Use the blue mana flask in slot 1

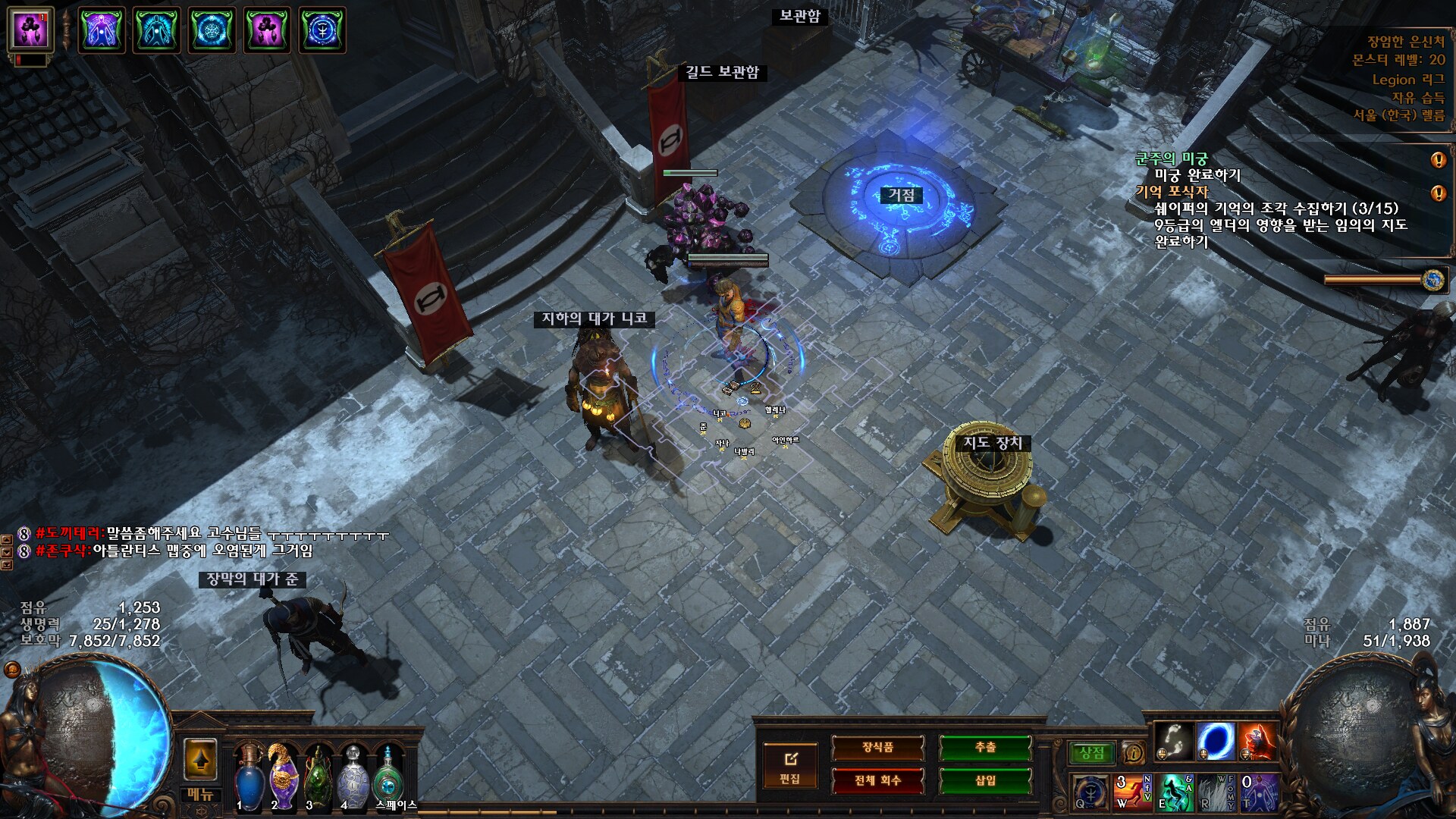click(249, 776)
